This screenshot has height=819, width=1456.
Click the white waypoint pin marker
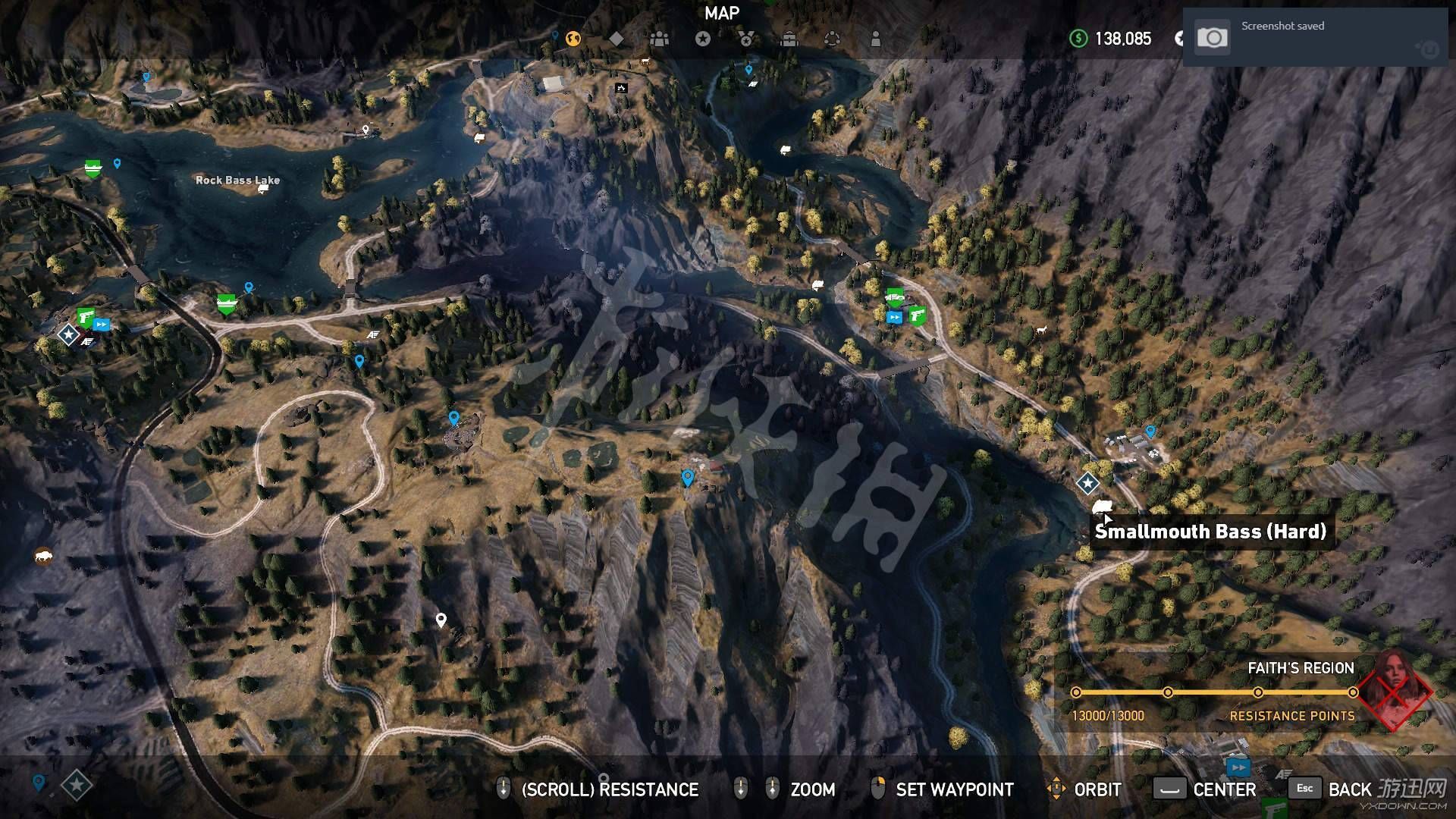(x=441, y=620)
